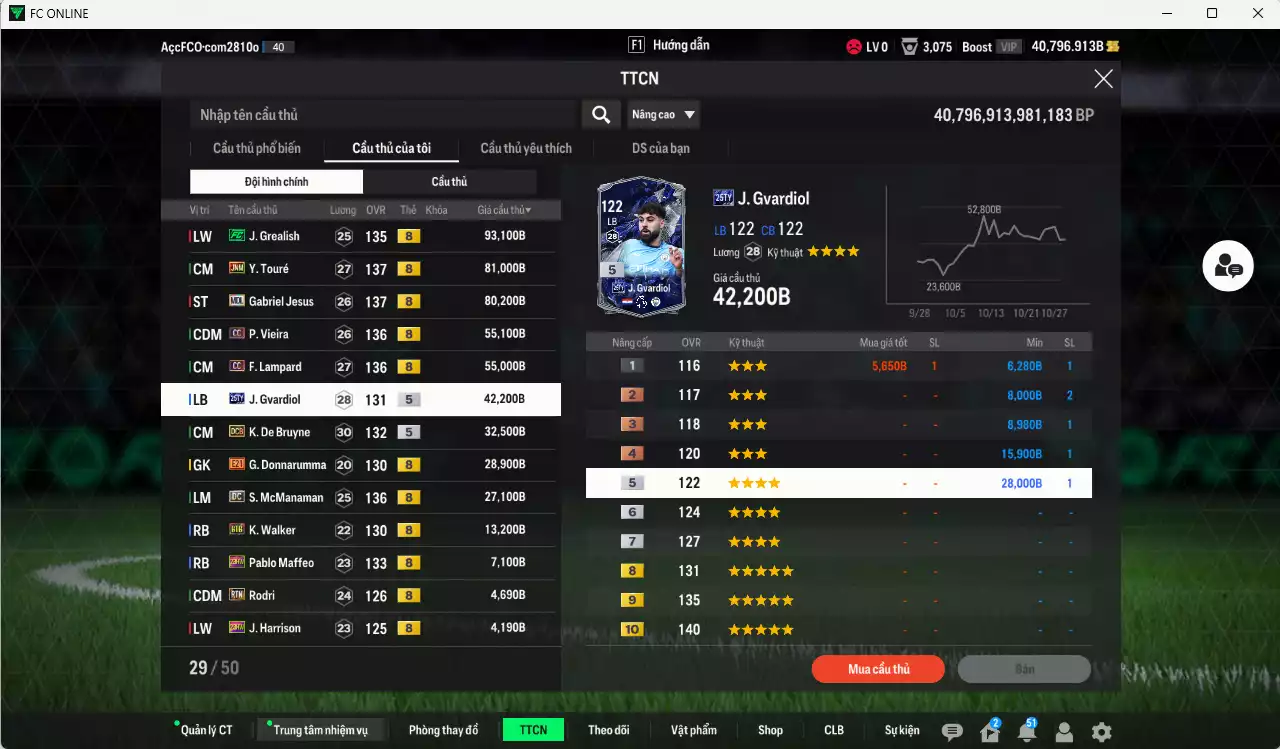Open the notifications bell with 51 badge
Screen dimensions: 1280x749
(1027, 733)
